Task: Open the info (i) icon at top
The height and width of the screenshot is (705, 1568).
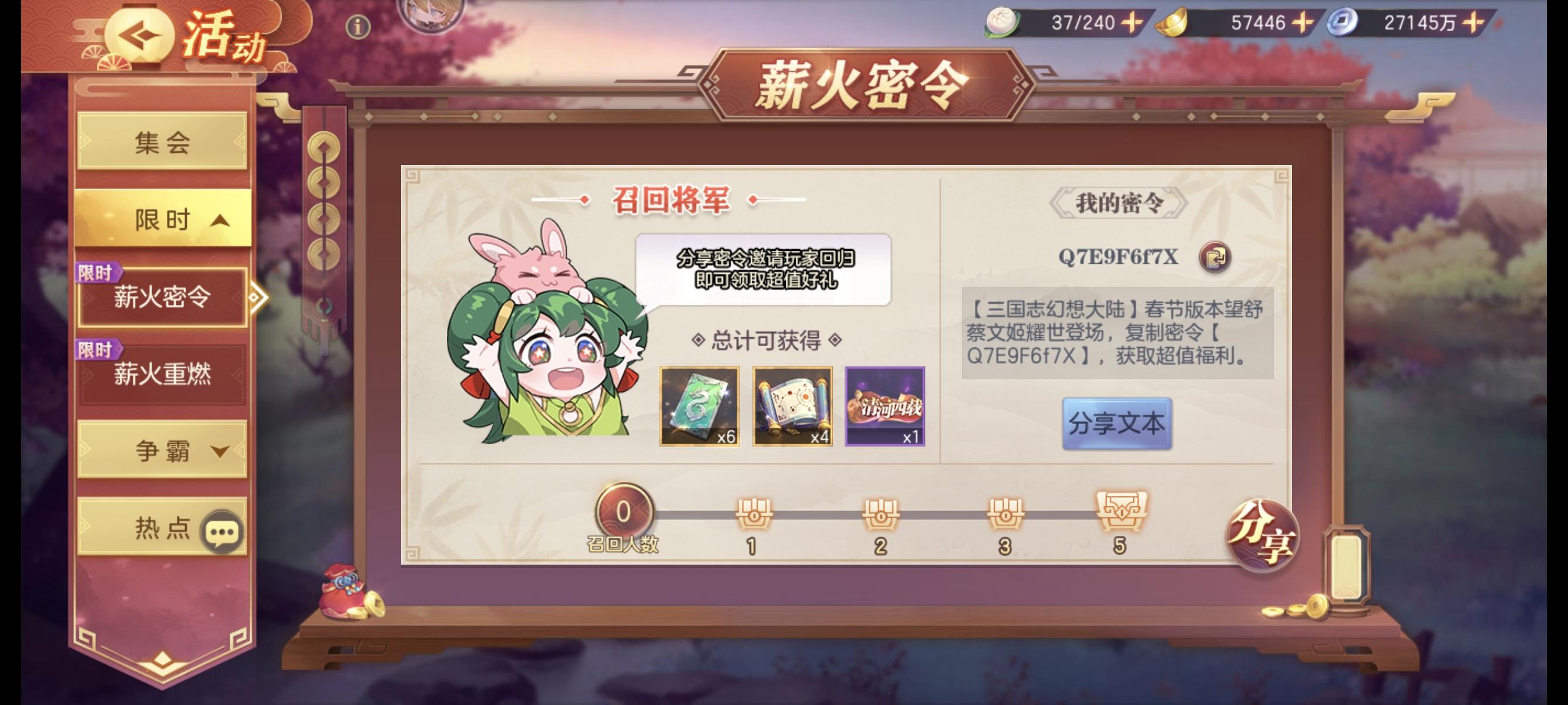Action: 358,26
